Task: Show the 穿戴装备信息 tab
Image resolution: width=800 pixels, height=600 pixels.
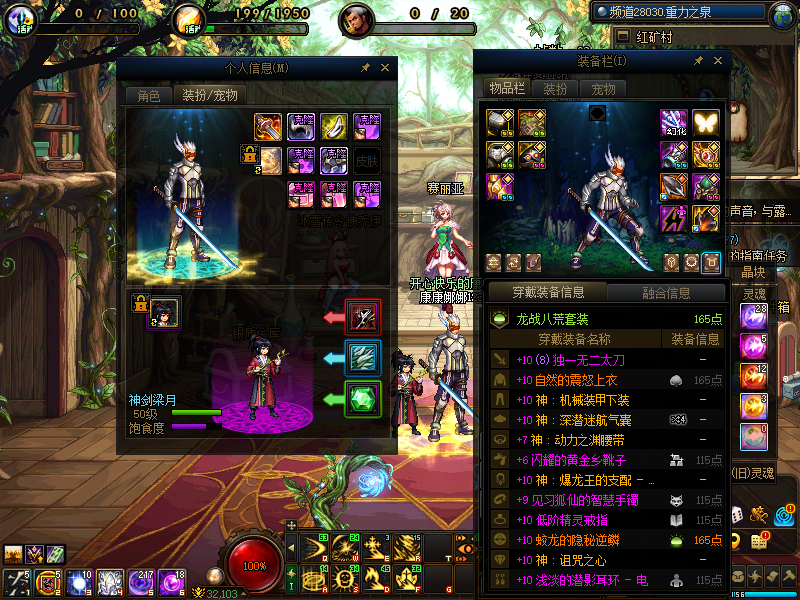Action: [x=548, y=293]
